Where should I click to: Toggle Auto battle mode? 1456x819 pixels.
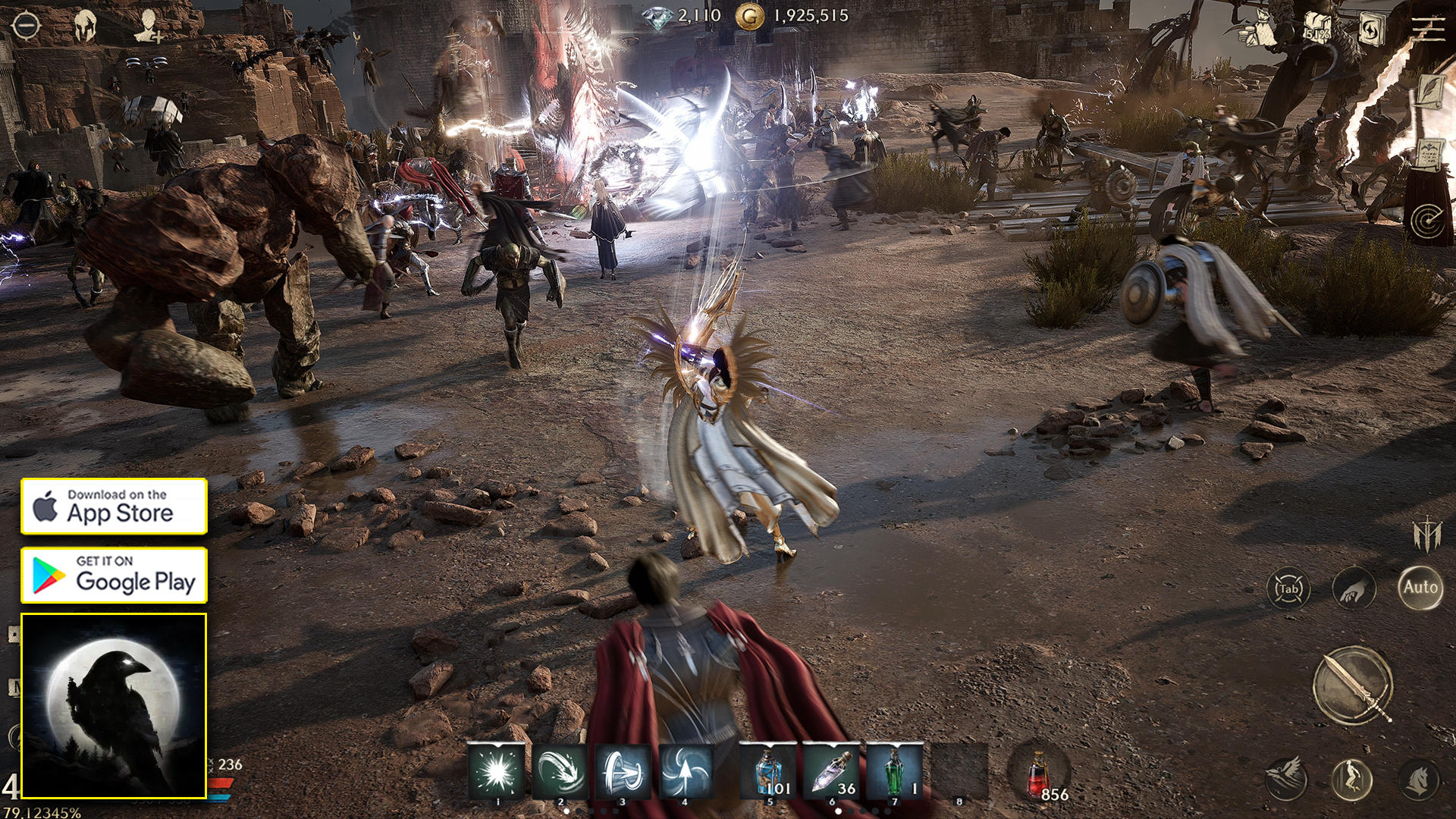click(1420, 587)
